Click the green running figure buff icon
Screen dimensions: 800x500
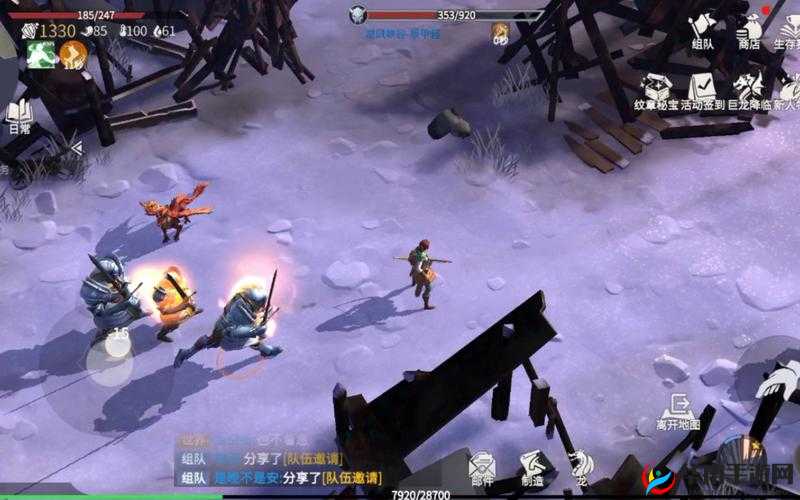pos(41,54)
